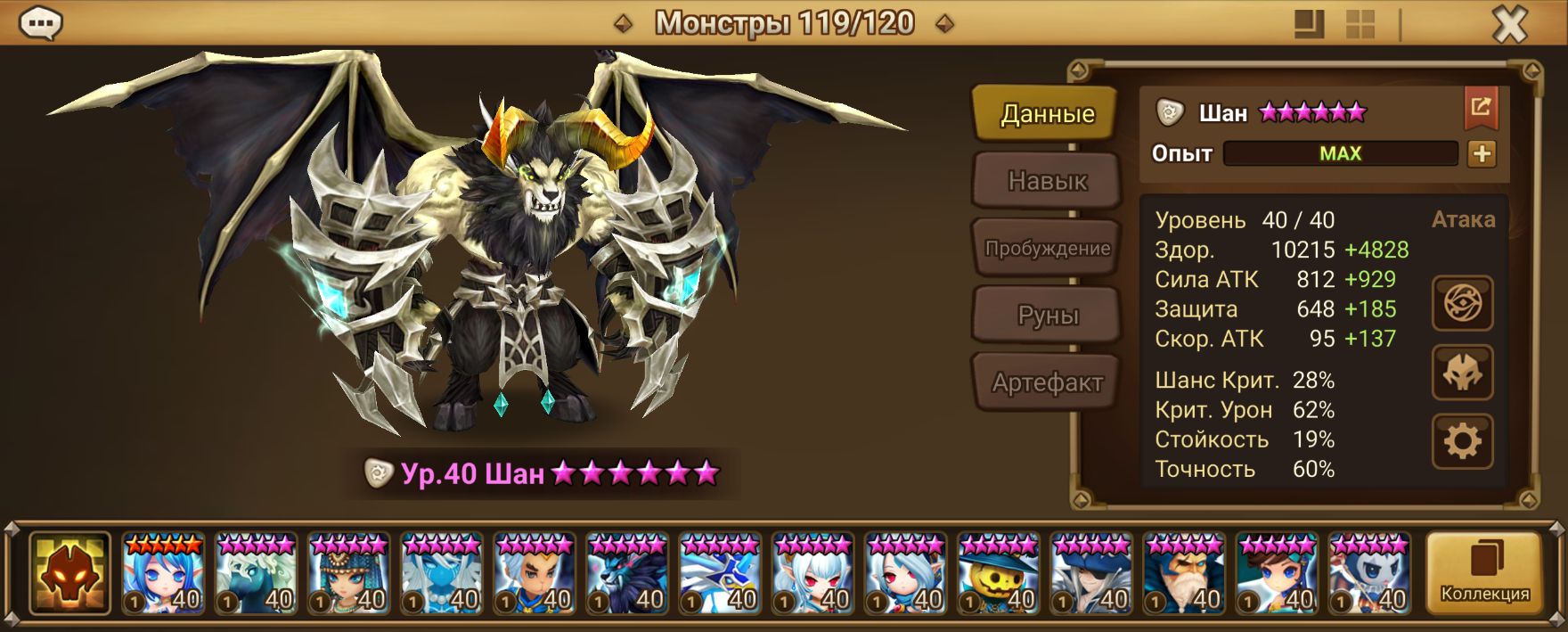Select the pumpkin-head monster thumbnail
1568x632 pixels.
coord(998,574)
